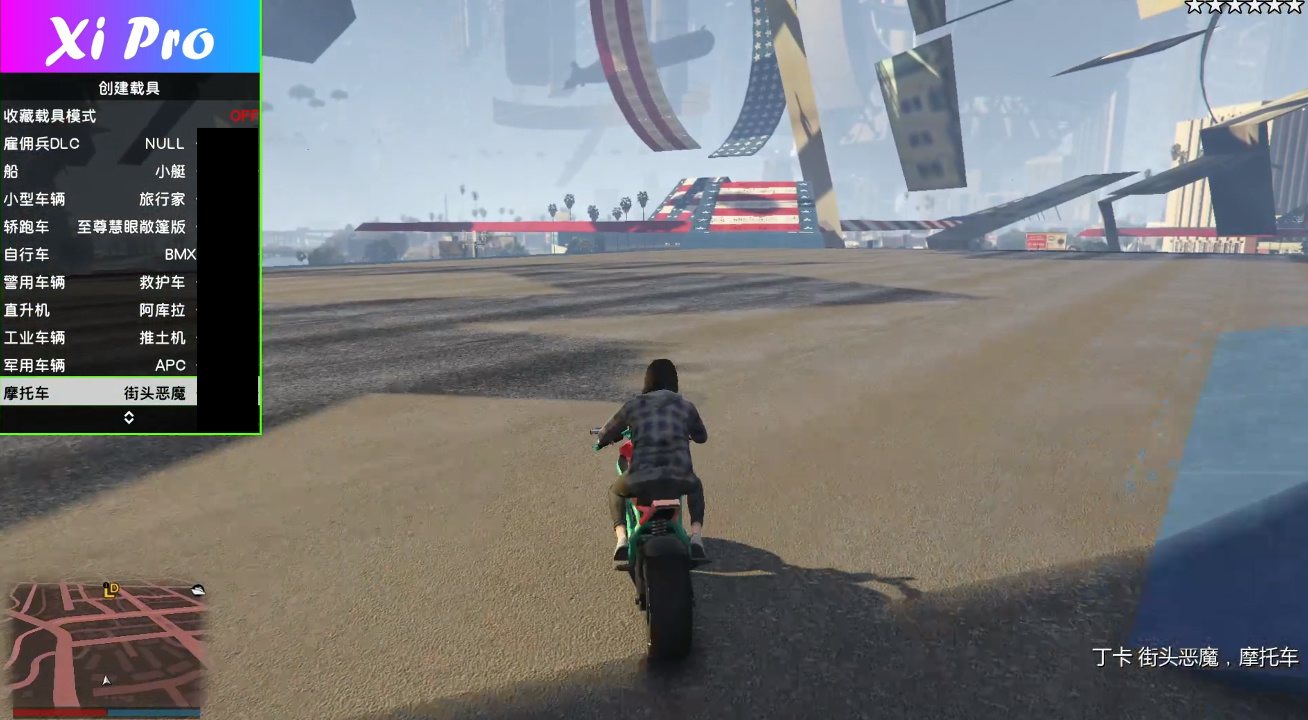
Task: Click the compass arrow below the minimap
Action: [x=104, y=680]
